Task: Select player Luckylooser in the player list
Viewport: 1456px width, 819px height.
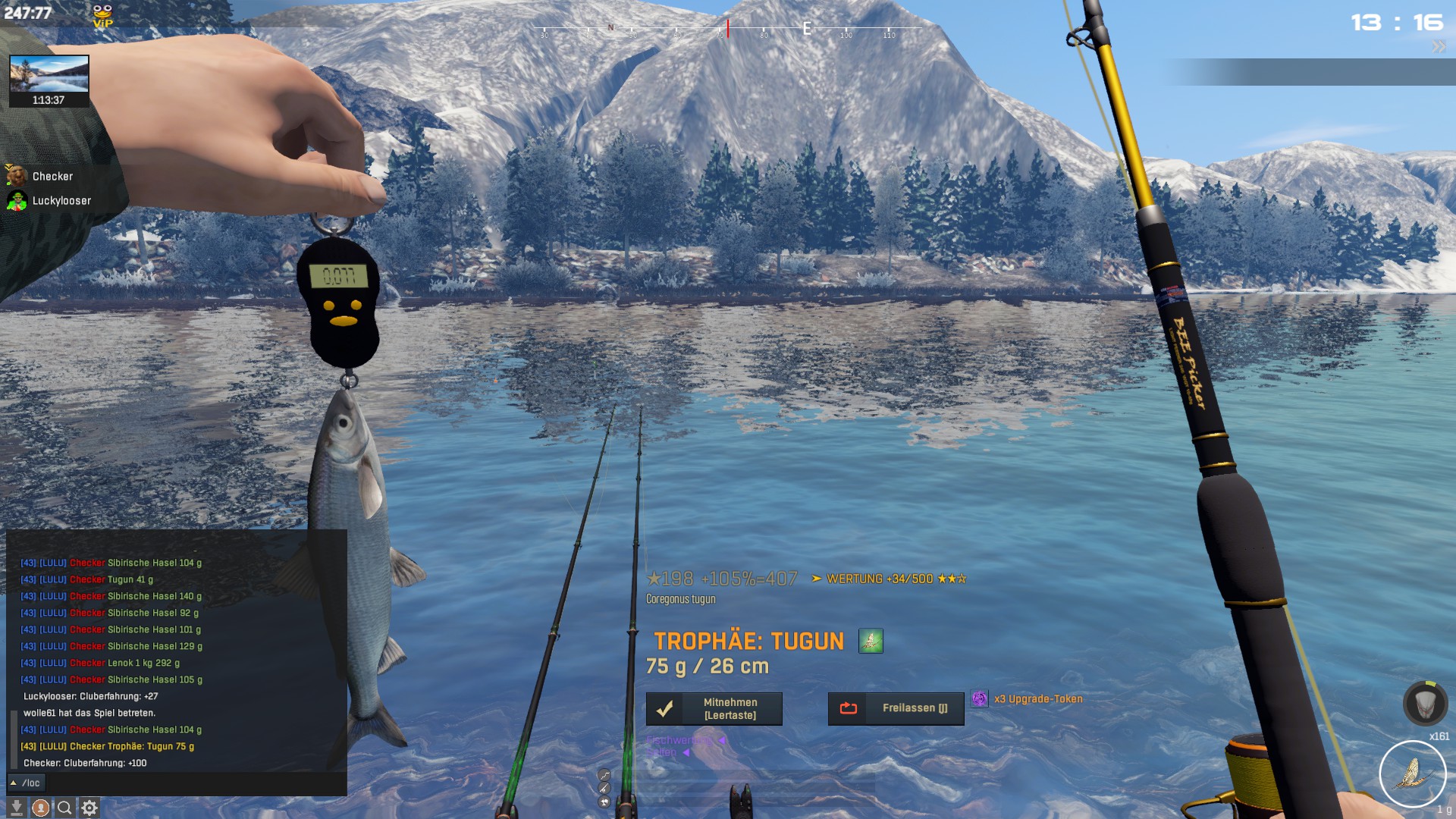Action: coord(61,201)
